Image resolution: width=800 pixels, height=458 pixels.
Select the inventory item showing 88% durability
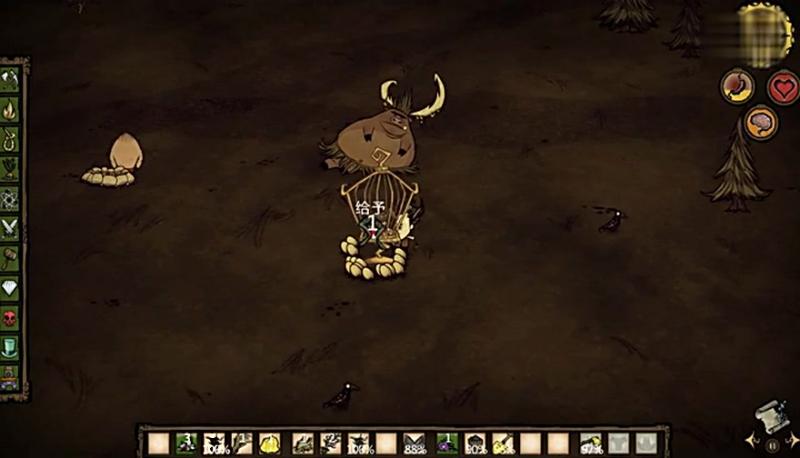pos(414,443)
